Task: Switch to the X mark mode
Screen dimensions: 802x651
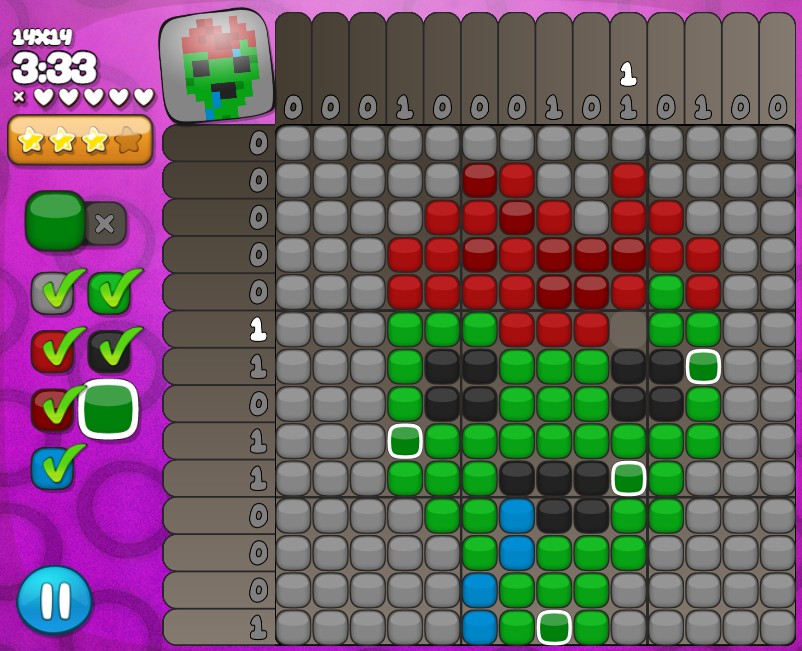Action: click(x=105, y=223)
